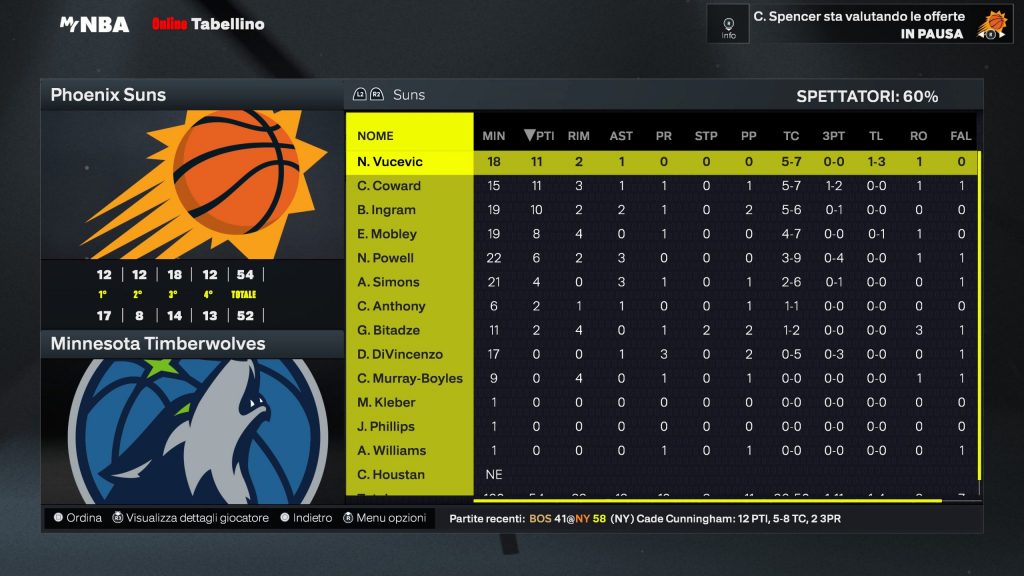Sort the table by MIN column

(x=493, y=136)
